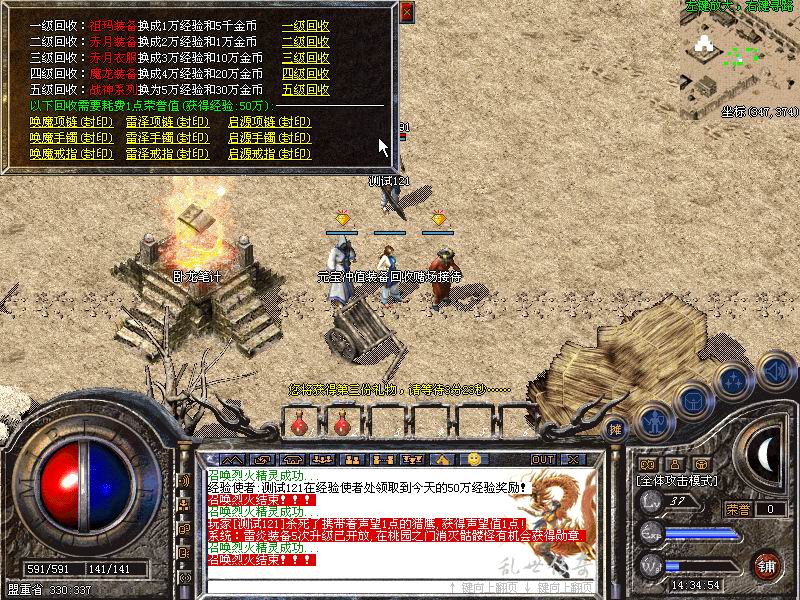The width and height of the screenshot is (800, 600).
Task: Click the 三级回收 recycling link
Action: point(305,57)
